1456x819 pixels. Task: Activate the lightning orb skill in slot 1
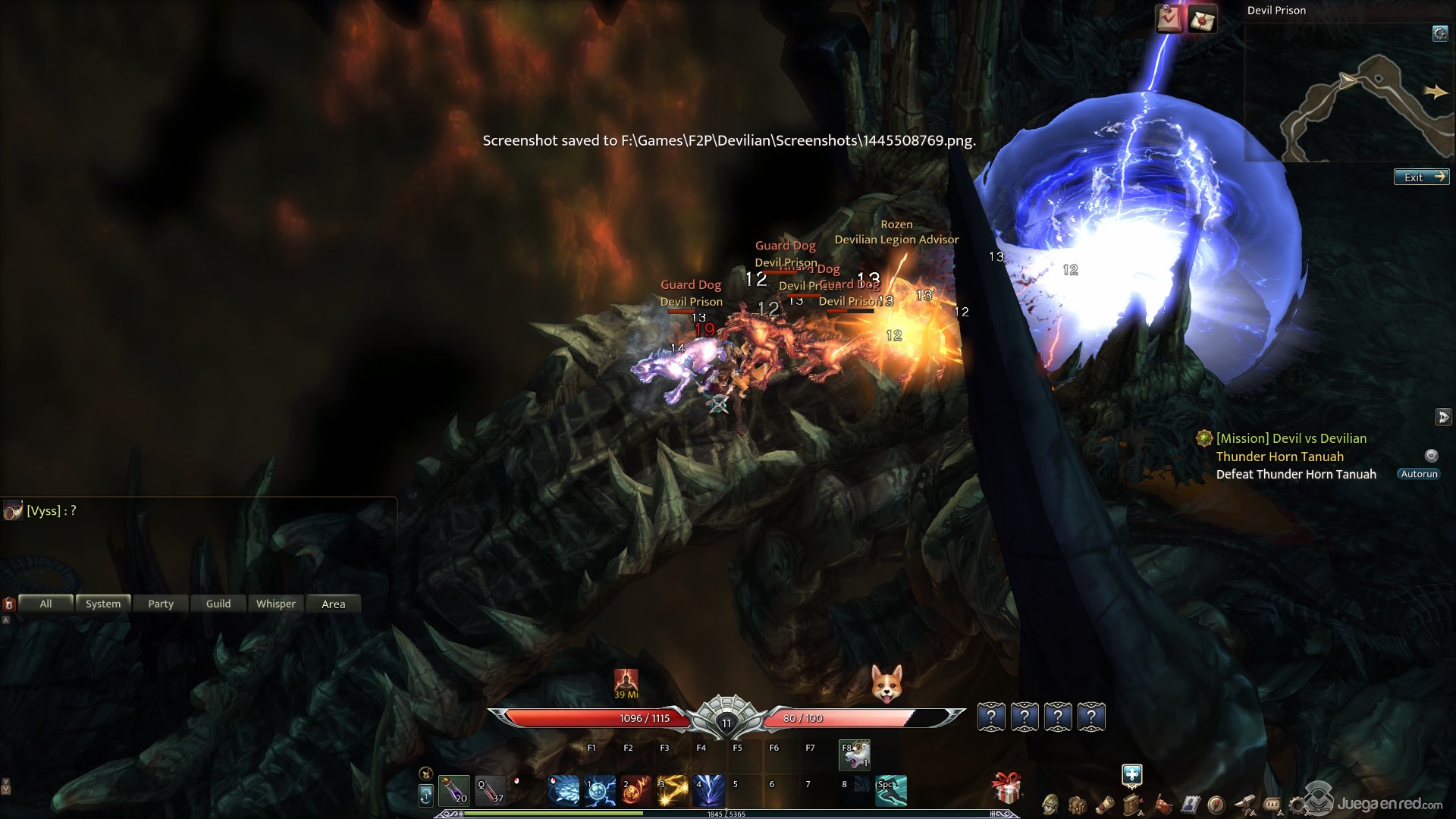coord(601,791)
